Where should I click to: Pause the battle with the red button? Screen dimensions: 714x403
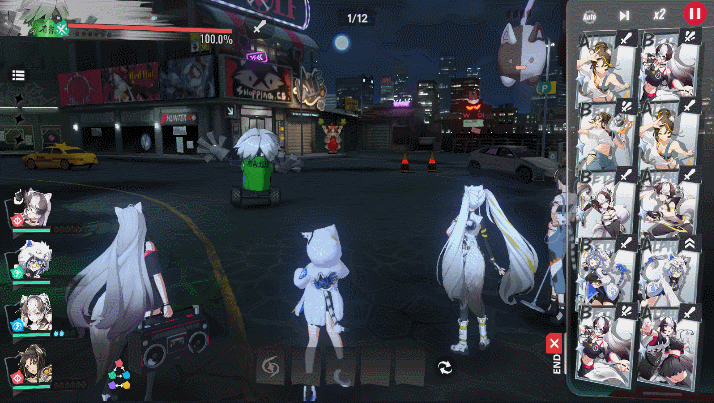[x=693, y=14]
